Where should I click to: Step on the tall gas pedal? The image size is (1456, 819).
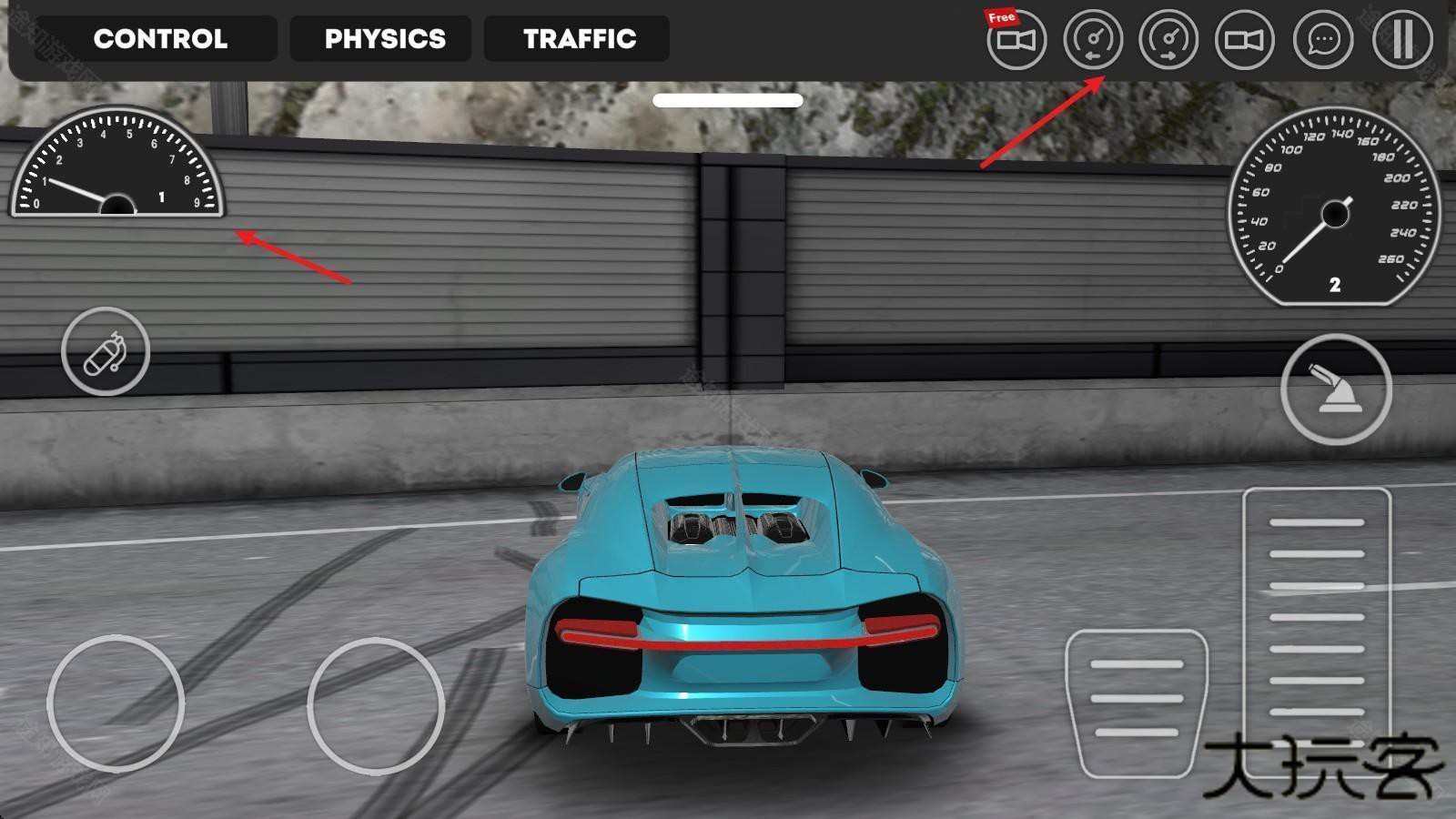(1317, 619)
